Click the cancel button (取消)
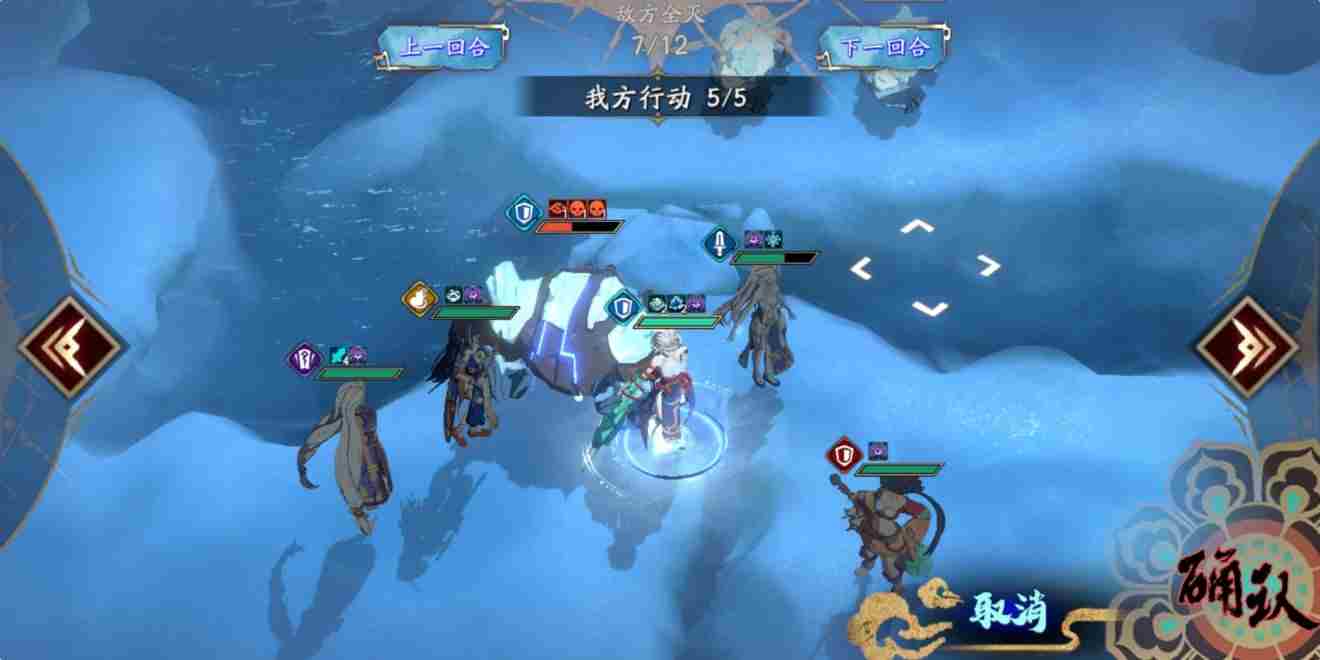Viewport: 1320px width, 660px height. 1007,611
